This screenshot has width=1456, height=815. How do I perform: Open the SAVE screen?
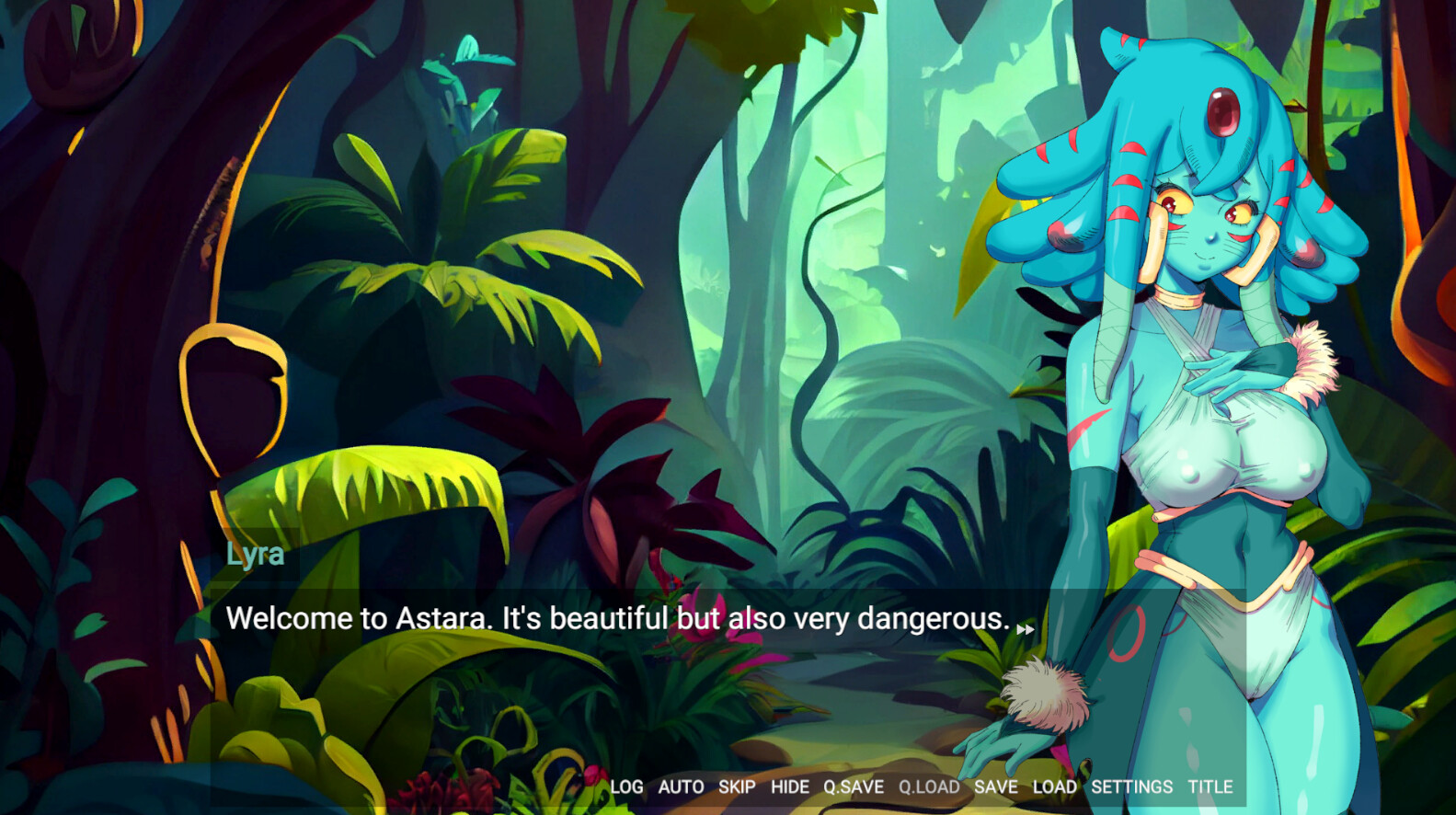[996, 786]
